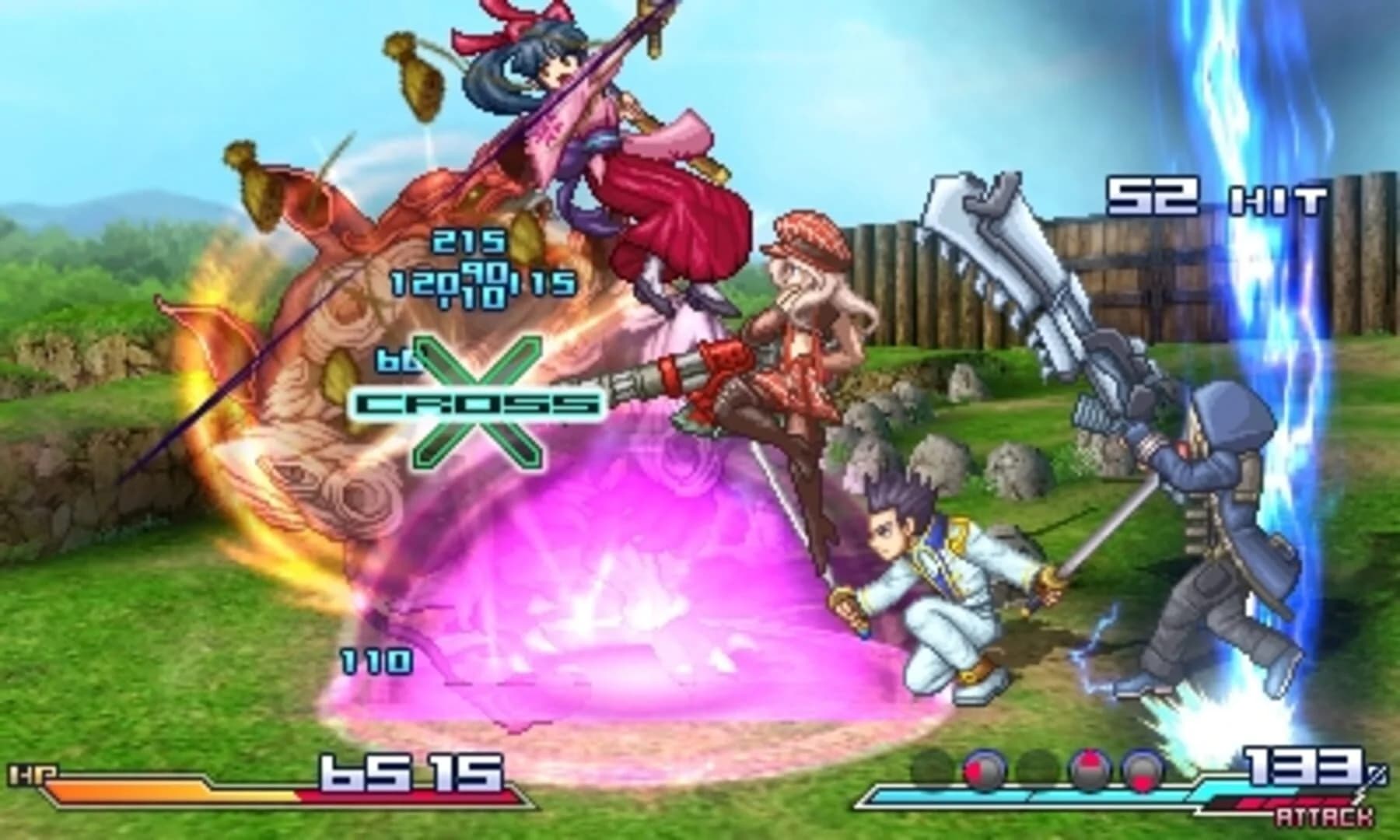Select the second red orb indicator
1400x840 pixels.
[x=1089, y=766]
